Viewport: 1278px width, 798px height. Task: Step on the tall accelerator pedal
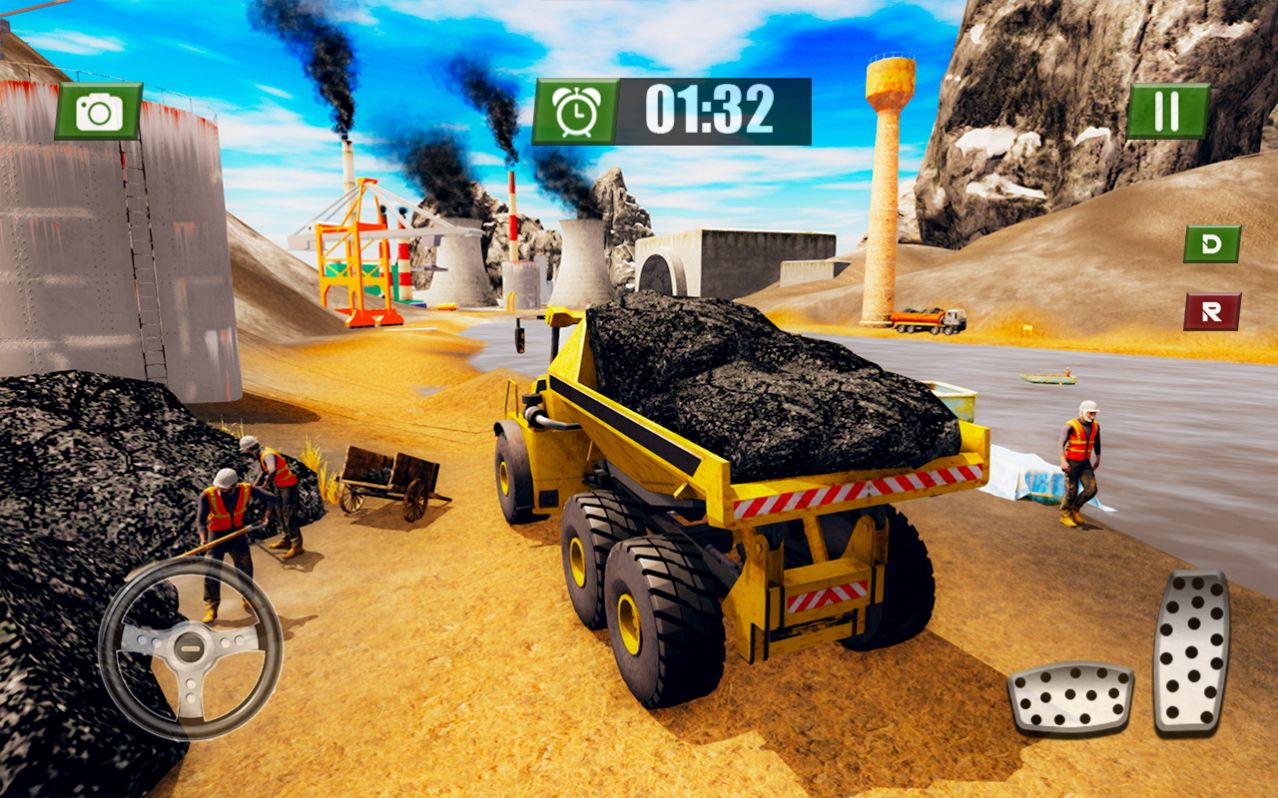coord(1191,652)
